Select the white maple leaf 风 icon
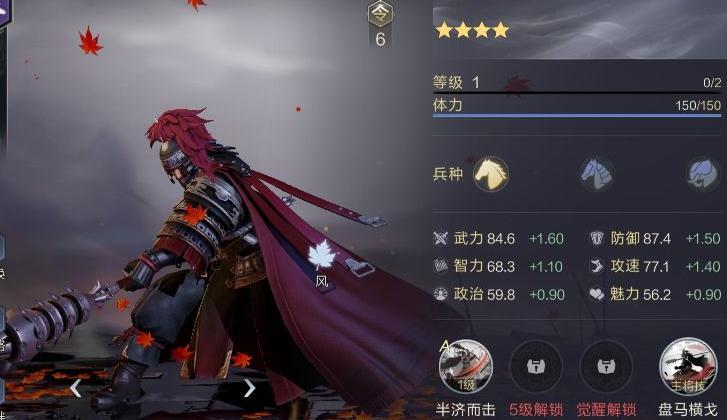This screenshot has width=727, height=420. click(321, 256)
